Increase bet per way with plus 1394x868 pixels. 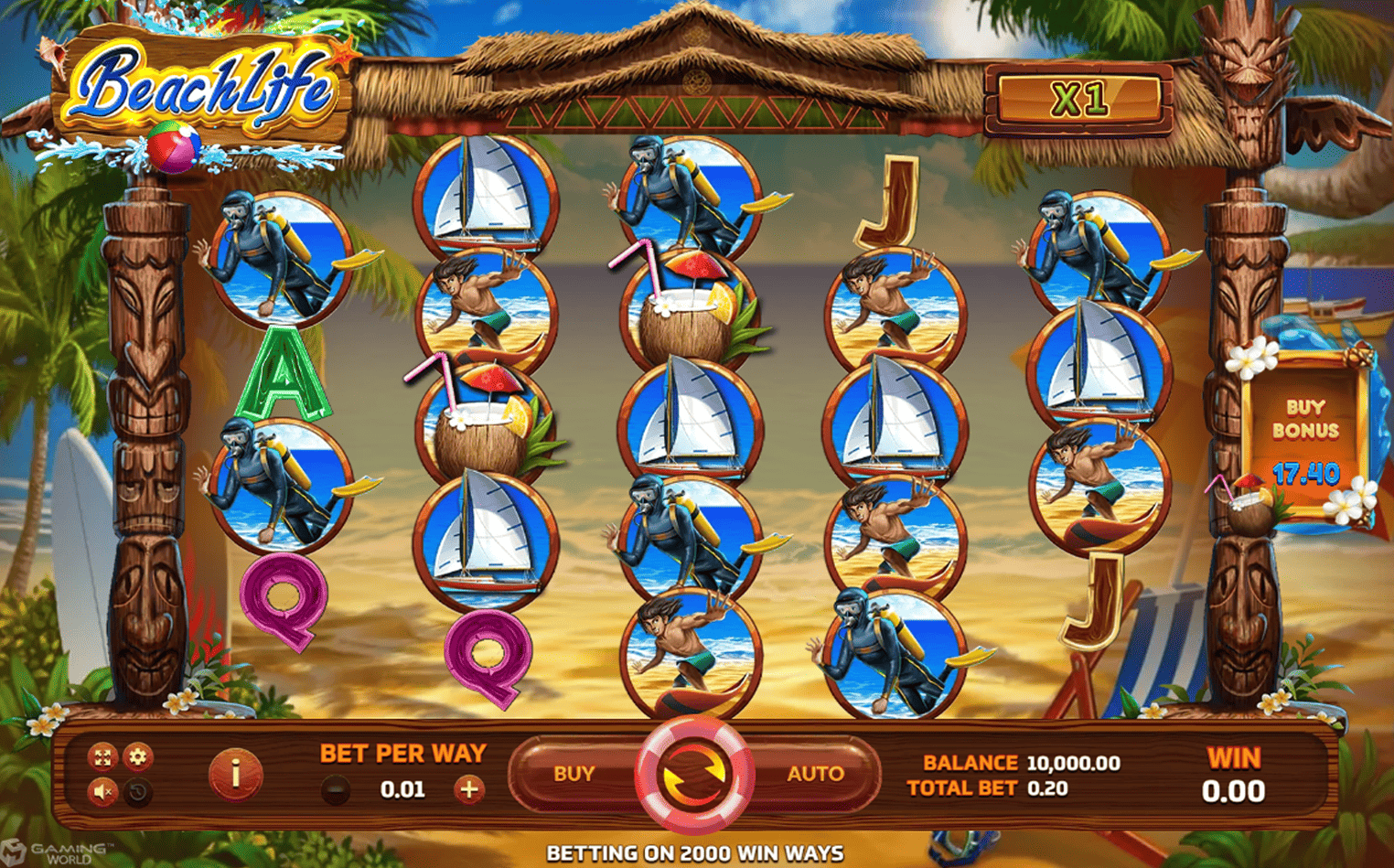tap(469, 789)
